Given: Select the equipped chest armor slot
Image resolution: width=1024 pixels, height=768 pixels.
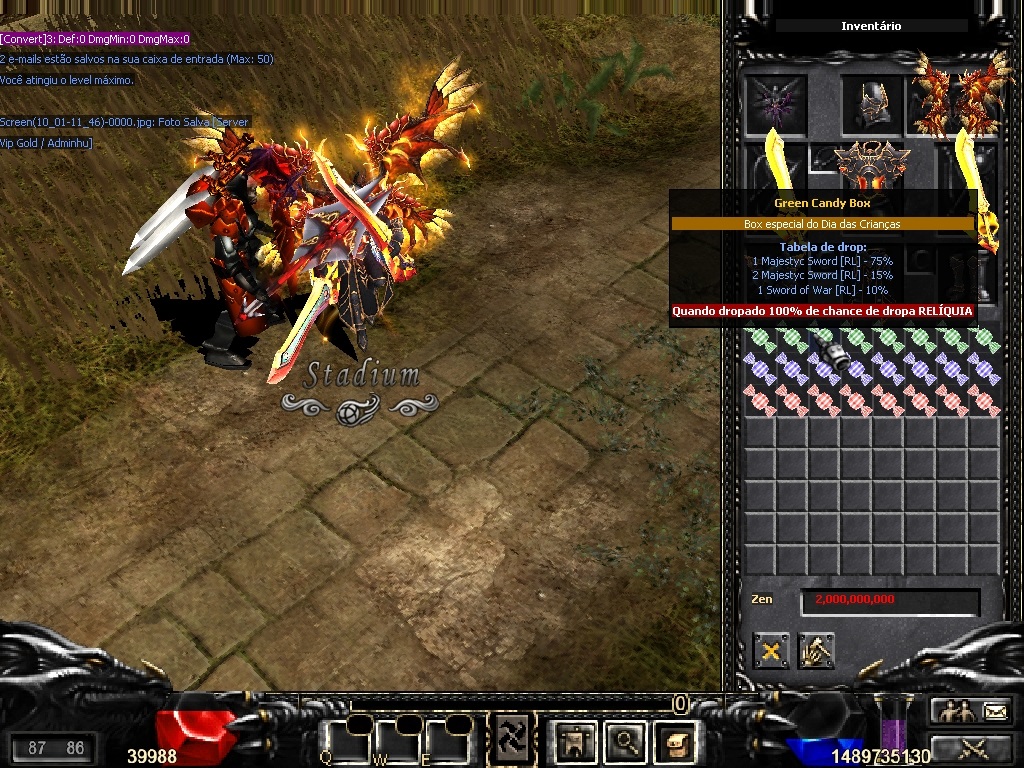Looking at the screenshot, I should tap(872, 166).
